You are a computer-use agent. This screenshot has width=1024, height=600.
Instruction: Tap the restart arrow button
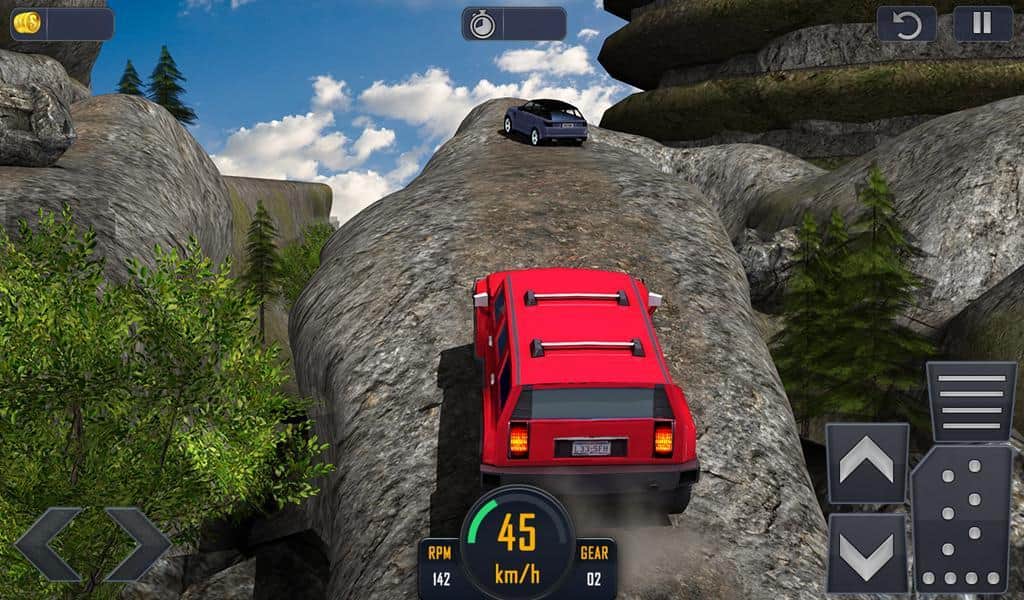click(x=906, y=24)
